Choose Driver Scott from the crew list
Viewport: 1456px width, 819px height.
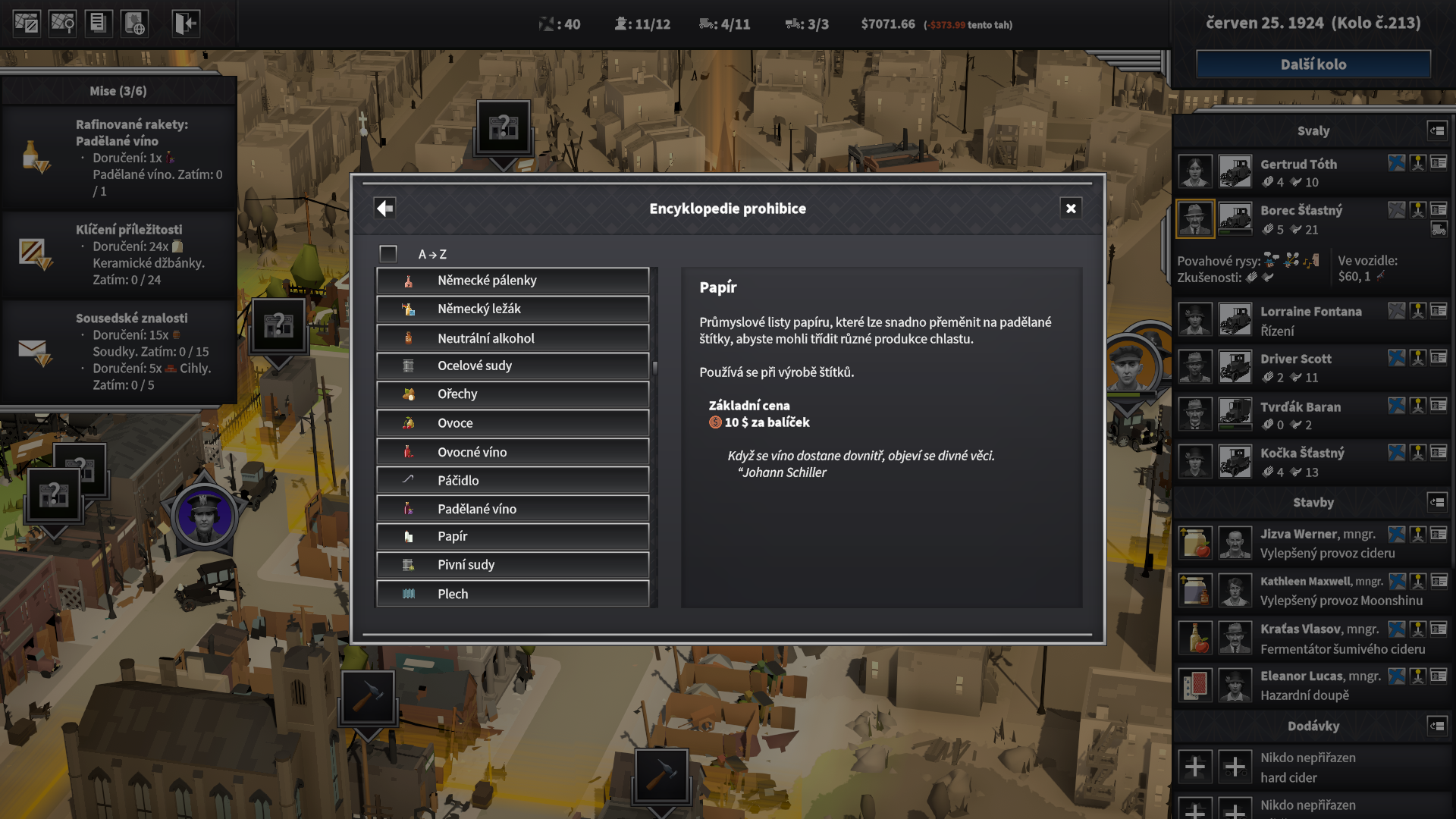pos(1295,359)
